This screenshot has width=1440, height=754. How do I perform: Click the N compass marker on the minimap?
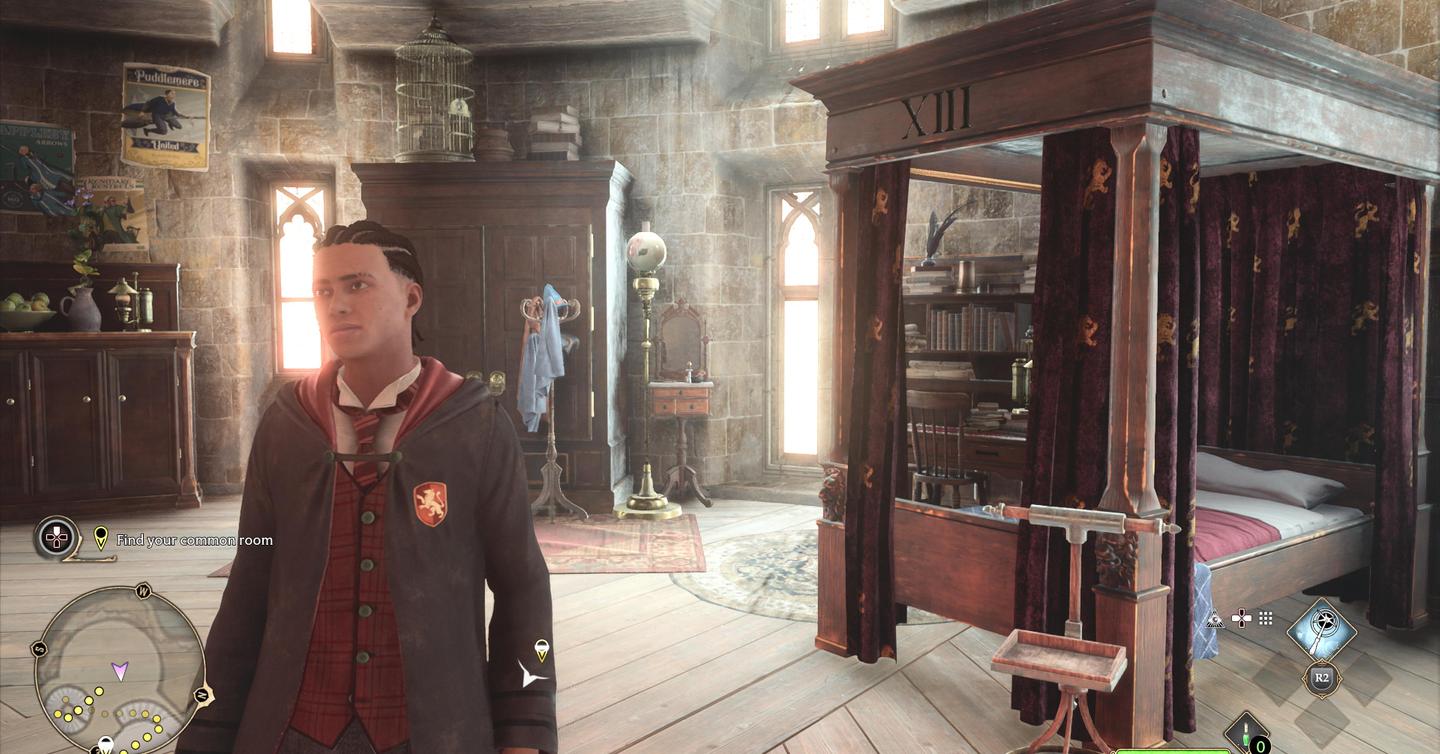[202, 695]
